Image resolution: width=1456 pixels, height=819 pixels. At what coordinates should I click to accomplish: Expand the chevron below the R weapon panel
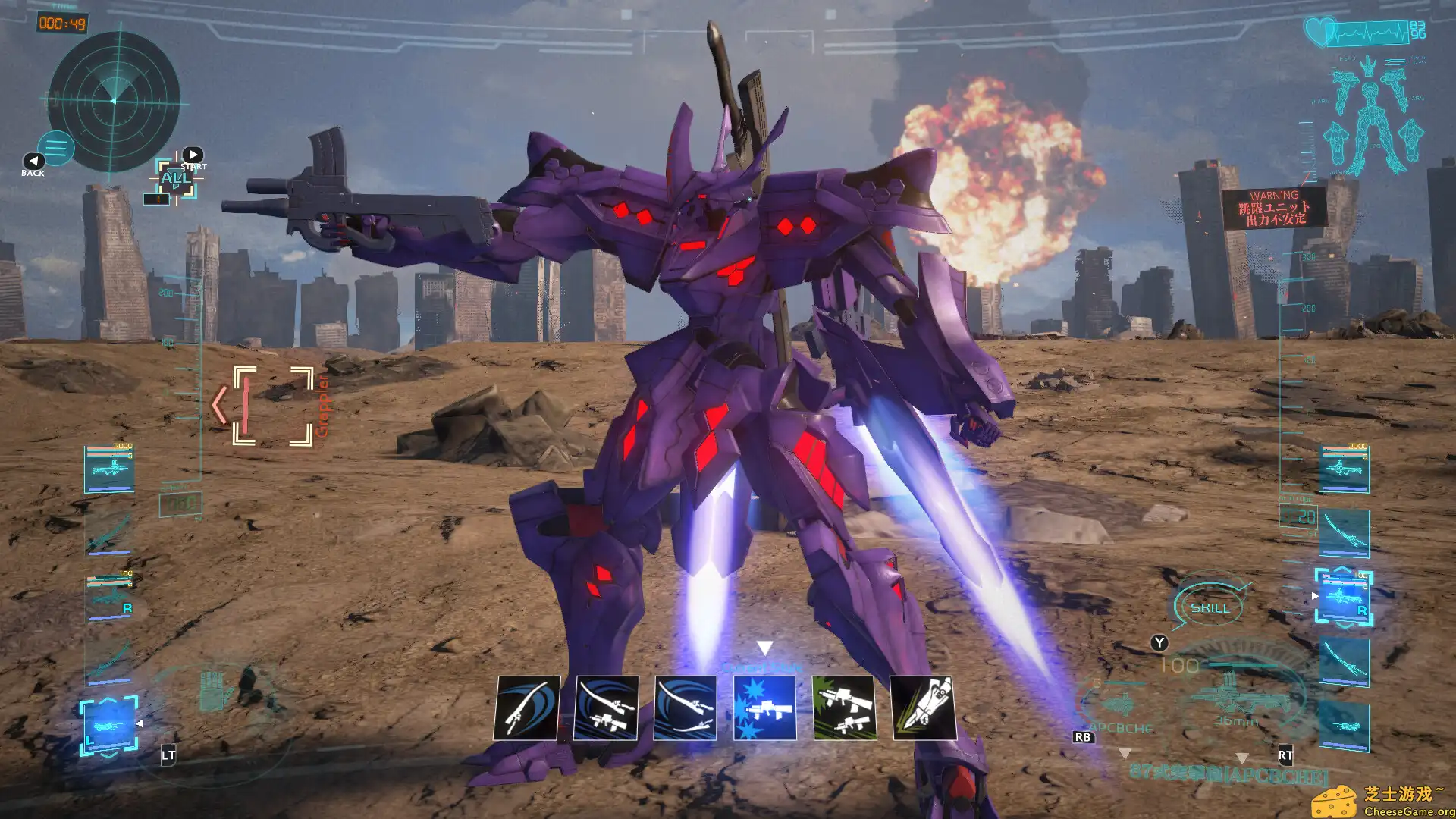pos(1343,625)
